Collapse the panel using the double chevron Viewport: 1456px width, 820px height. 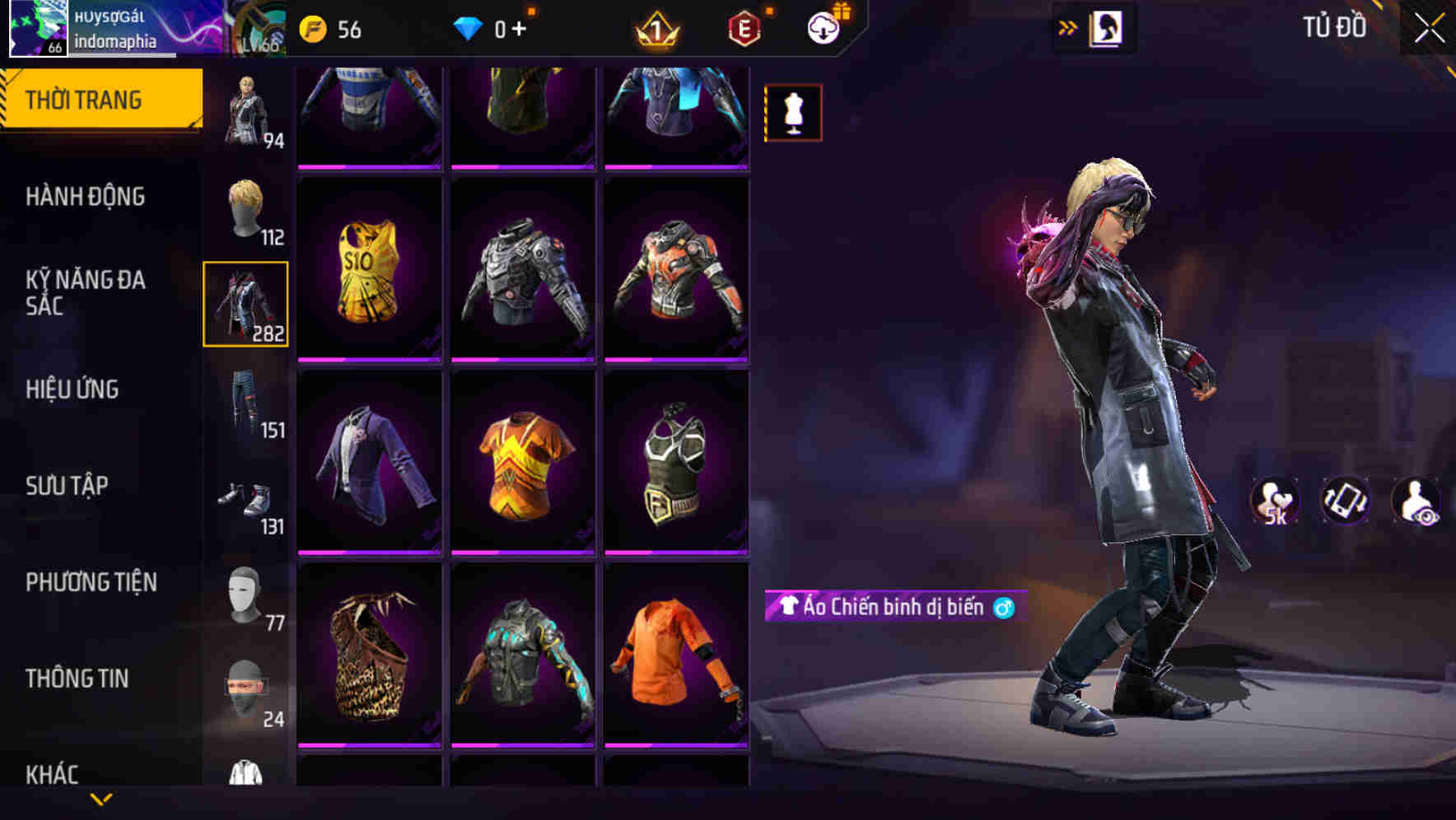[1066, 26]
